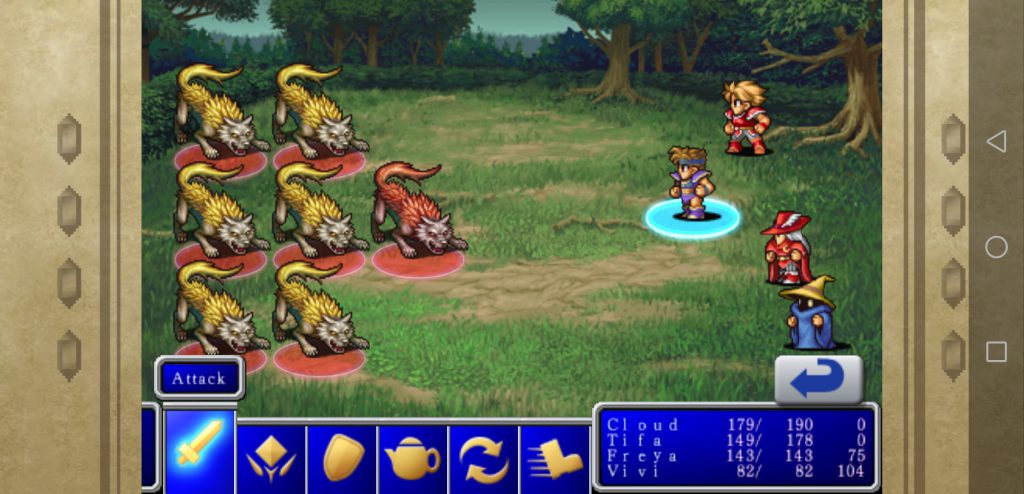The width and height of the screenshot is (1024, 494).
Task: Select the sword Attack command
Action: pos(200,451)
